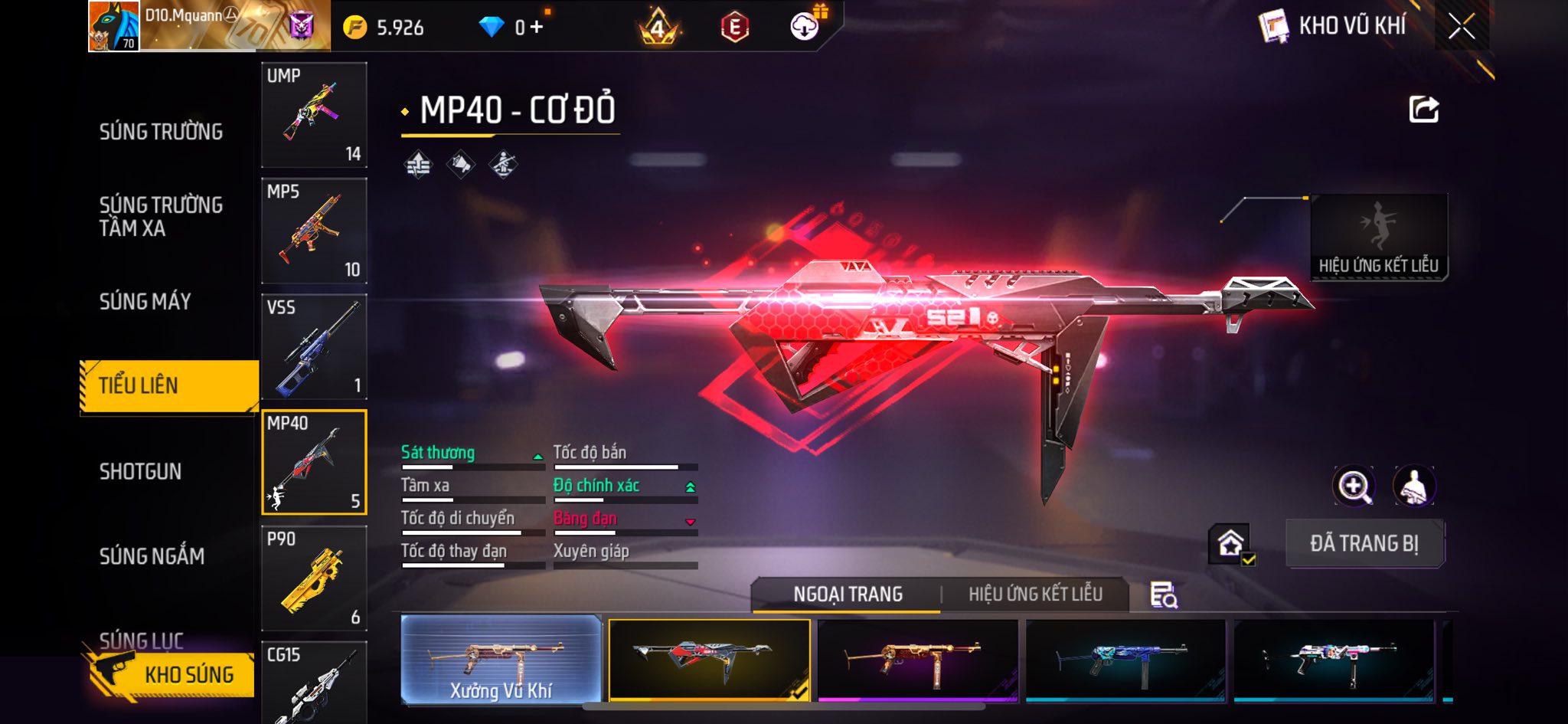Close the weapon armory screen
The height and width of the screenshot is (724, 1568).
click(x=1461, y=28)
